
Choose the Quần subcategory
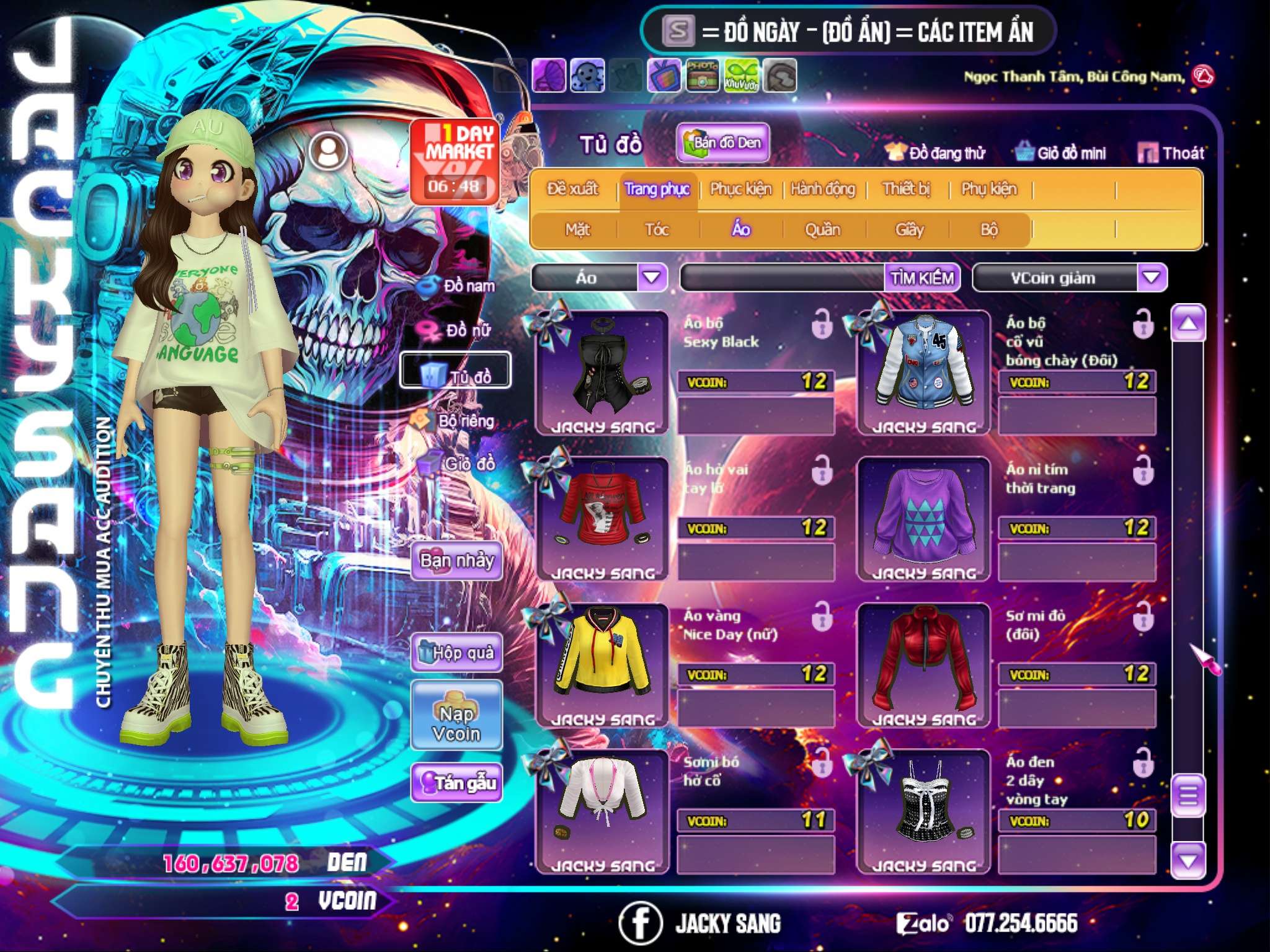822,230
